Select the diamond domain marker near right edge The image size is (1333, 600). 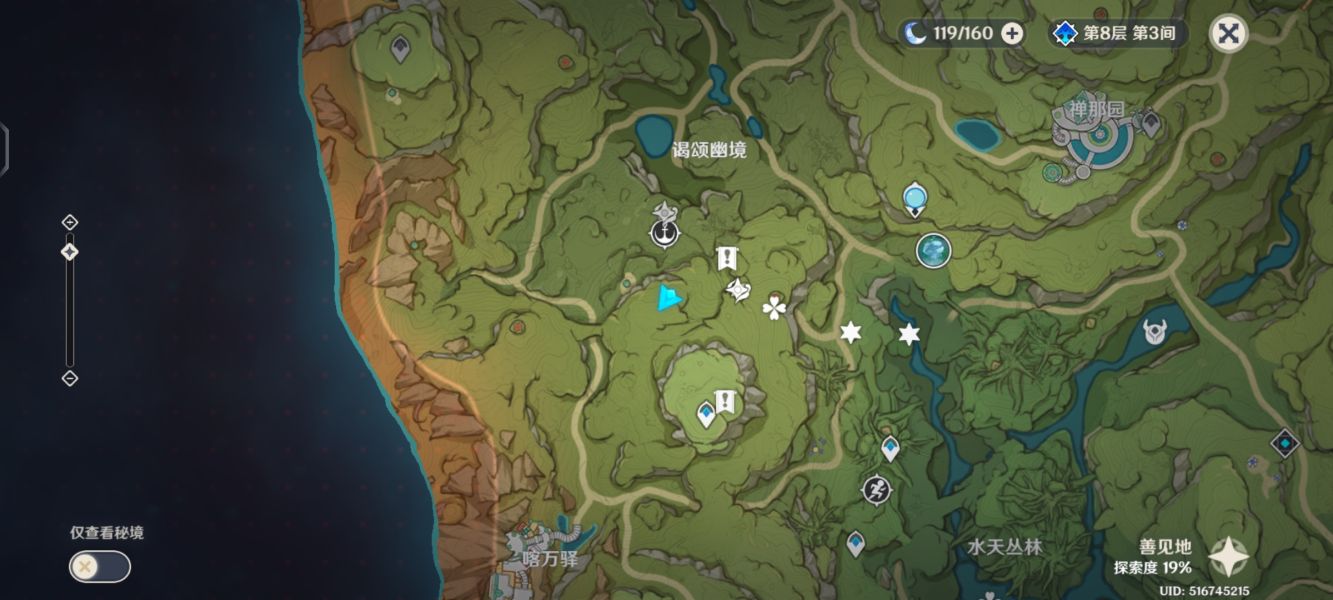point(1284,442)
